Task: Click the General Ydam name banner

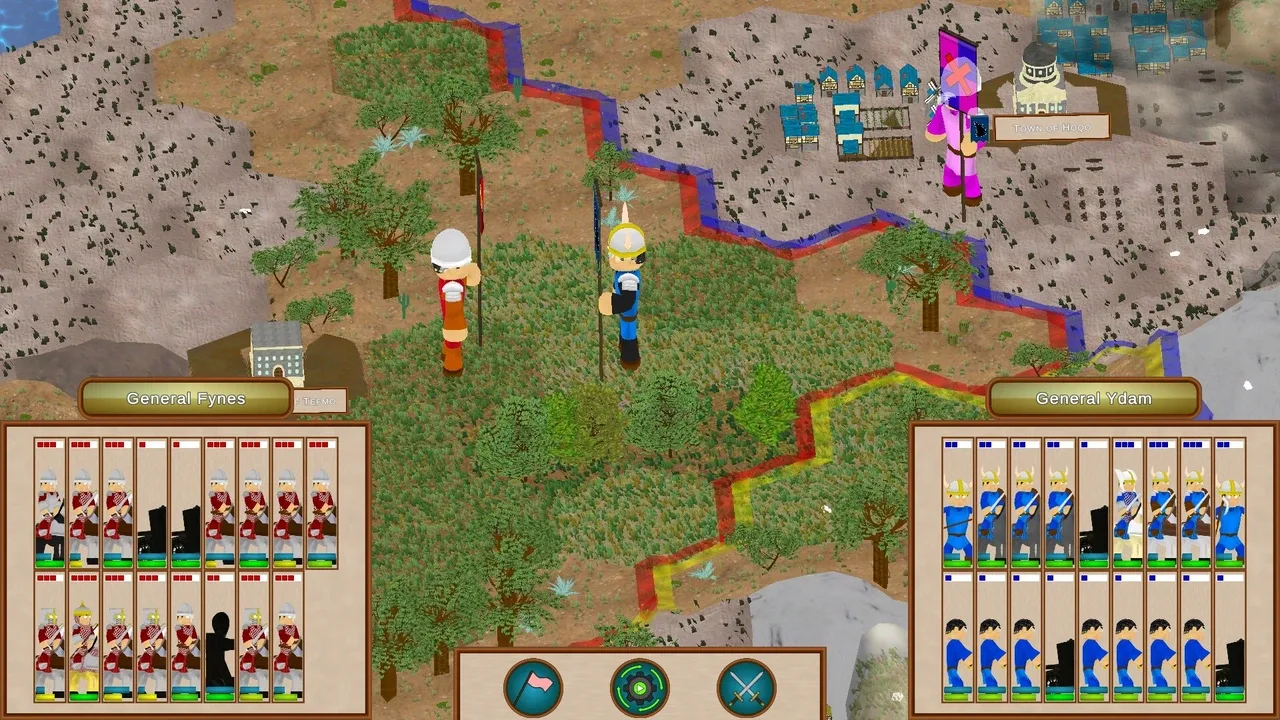Action: pos(1093,398)
